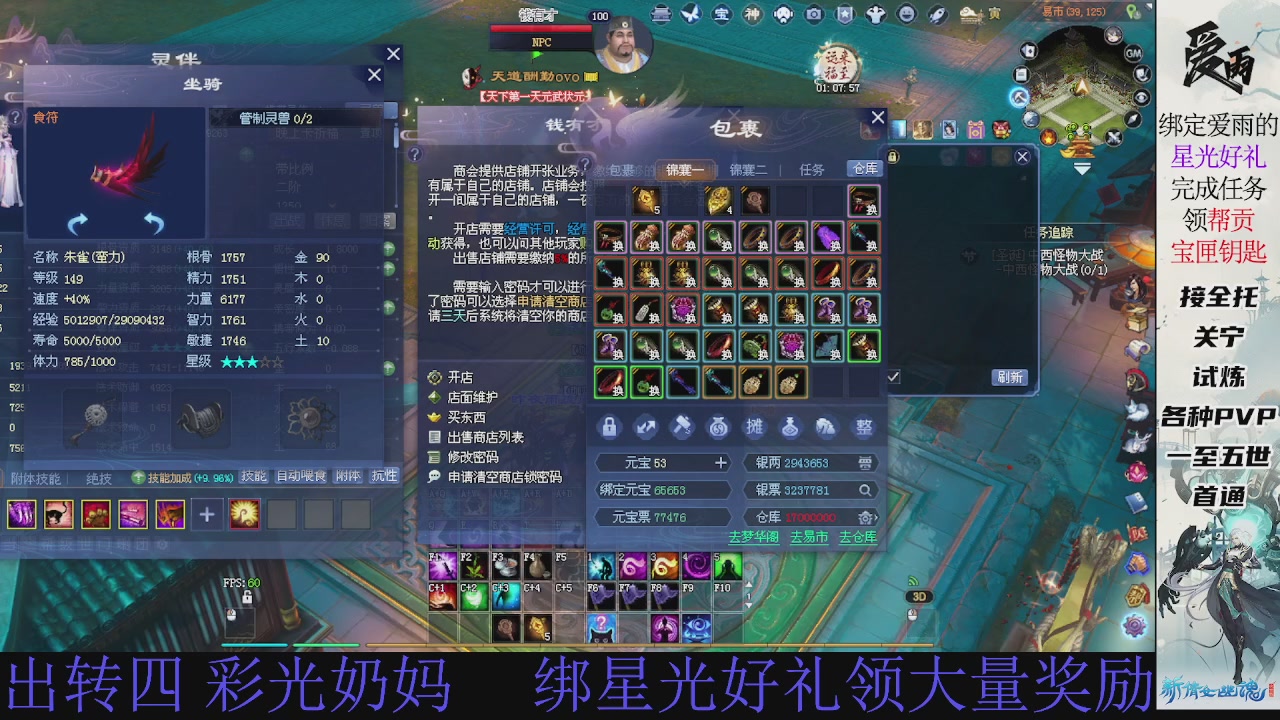Click the magnifier icon beside 银票 amount

coord(864,490)
